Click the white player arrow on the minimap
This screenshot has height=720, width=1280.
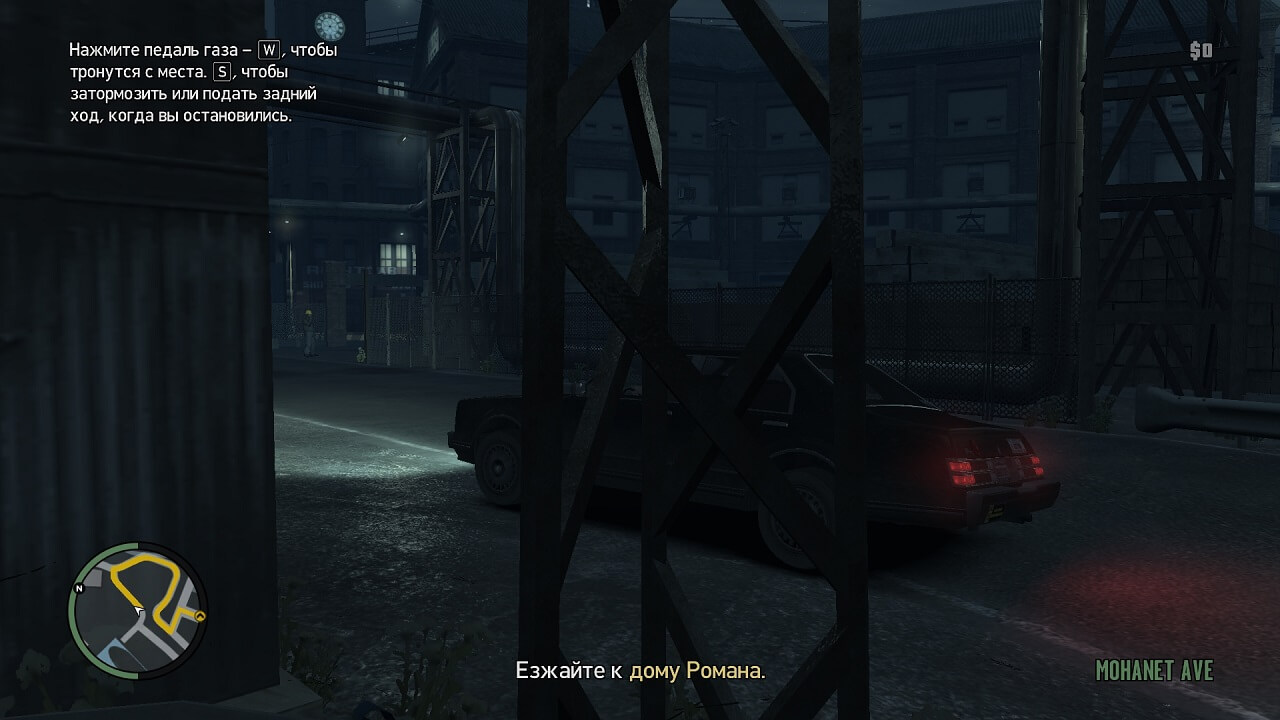point(138,609)
